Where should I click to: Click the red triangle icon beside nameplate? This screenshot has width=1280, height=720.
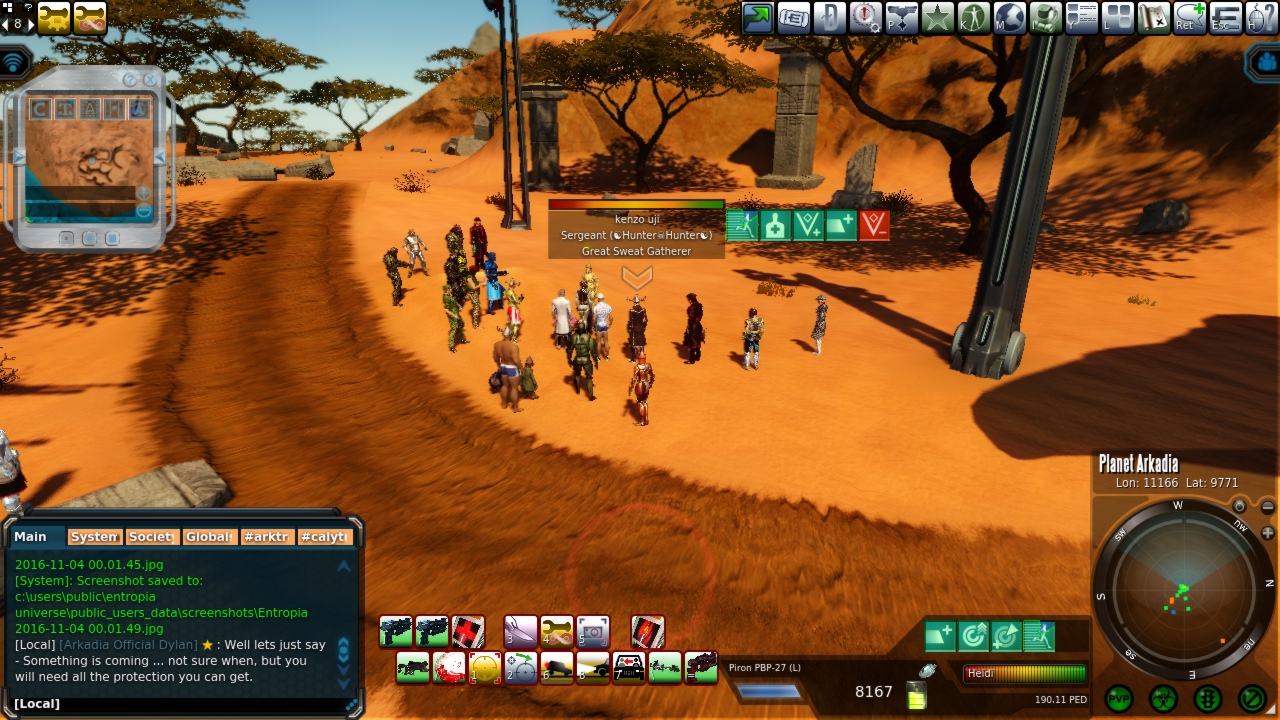click(873, 226)
